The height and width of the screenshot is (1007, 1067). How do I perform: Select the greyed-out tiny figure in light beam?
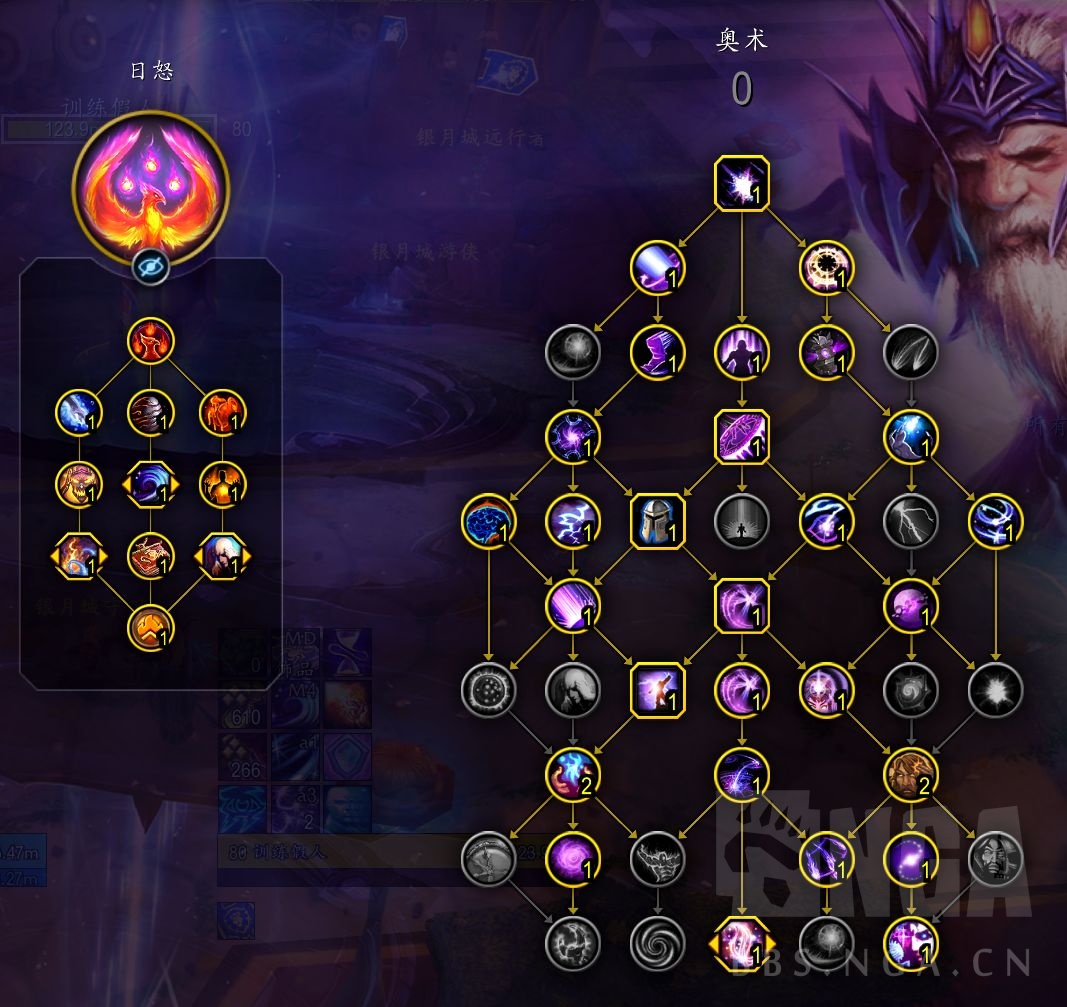point(742,521)
